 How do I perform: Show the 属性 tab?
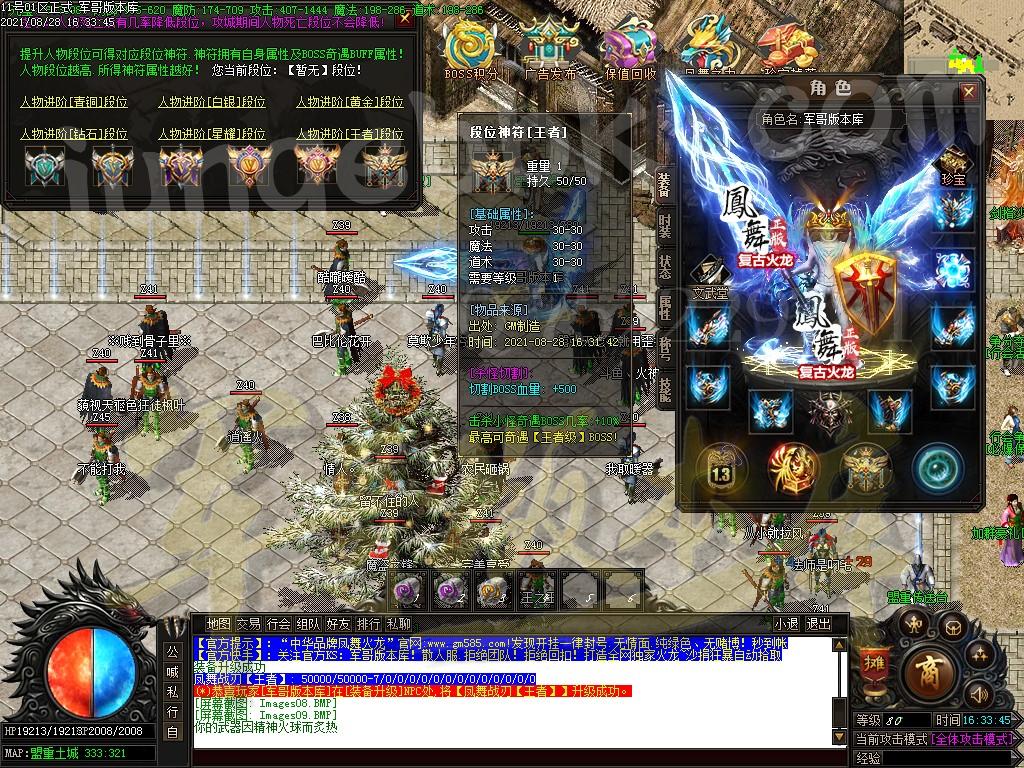[x=665, y=308]
